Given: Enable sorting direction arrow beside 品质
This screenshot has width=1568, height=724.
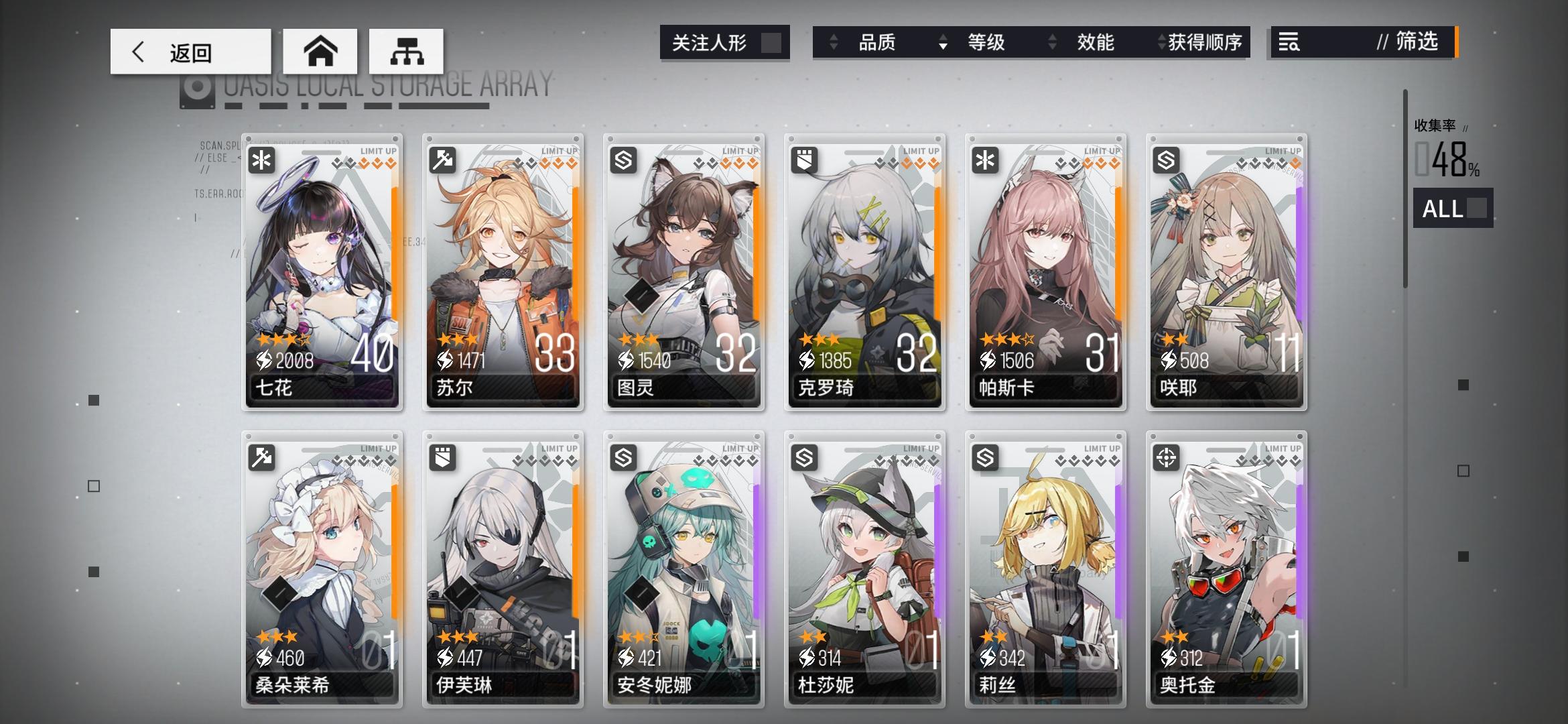Looking at the screenshot, I should point(833,42).
